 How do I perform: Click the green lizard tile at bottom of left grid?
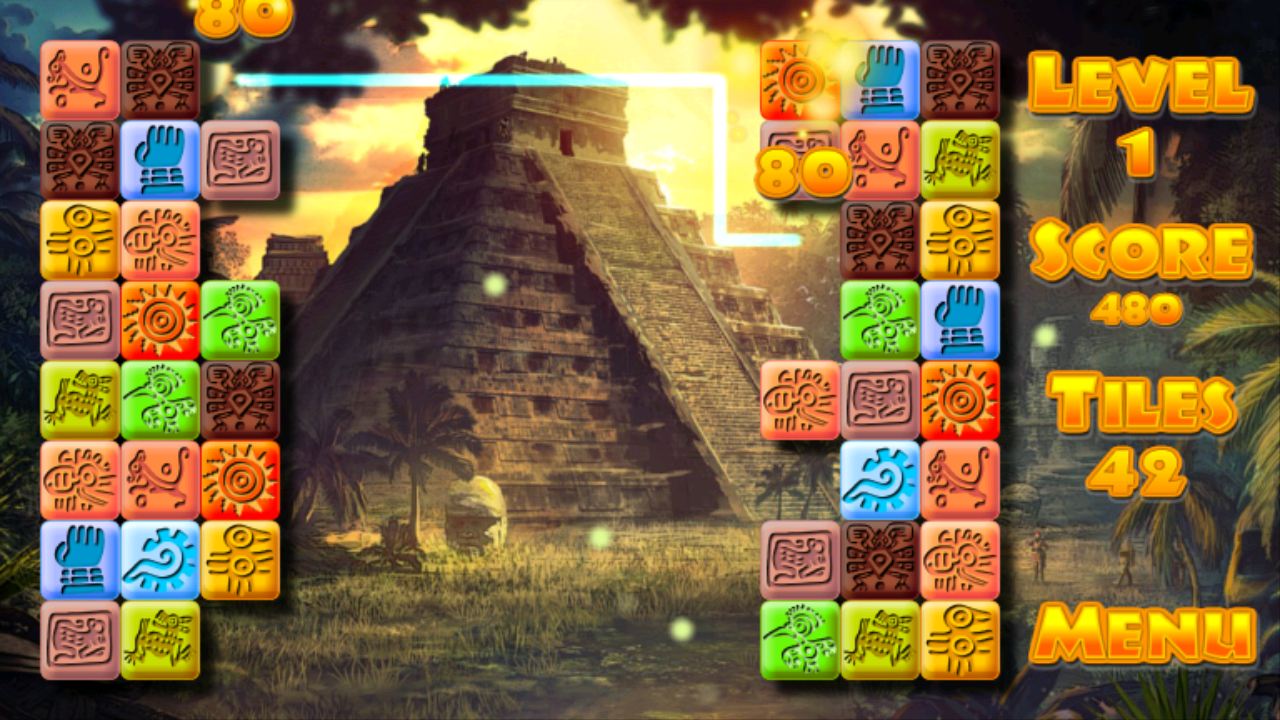pos(160,640)
